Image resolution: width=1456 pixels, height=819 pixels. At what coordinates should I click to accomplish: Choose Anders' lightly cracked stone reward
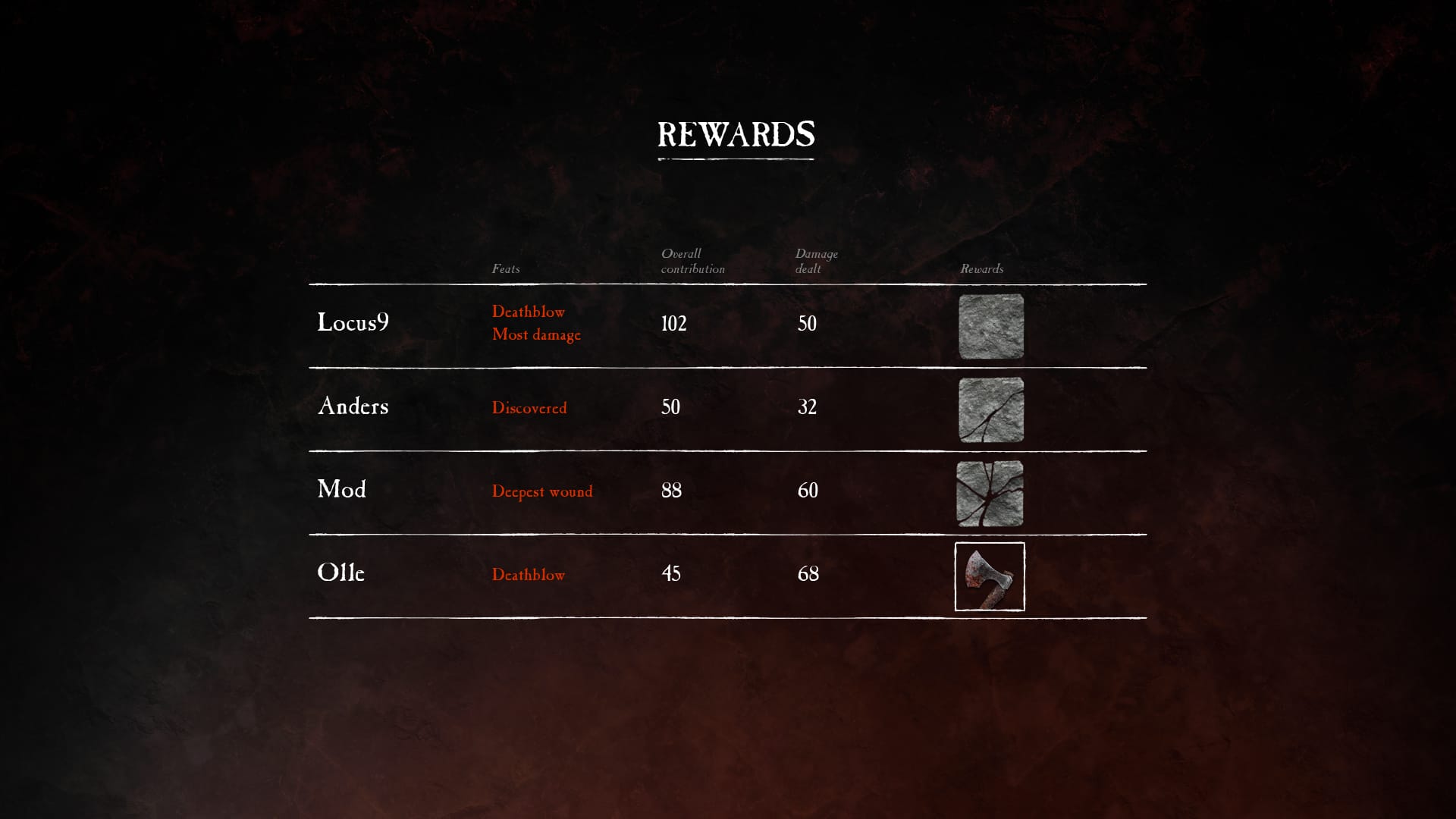pos(990,410)
